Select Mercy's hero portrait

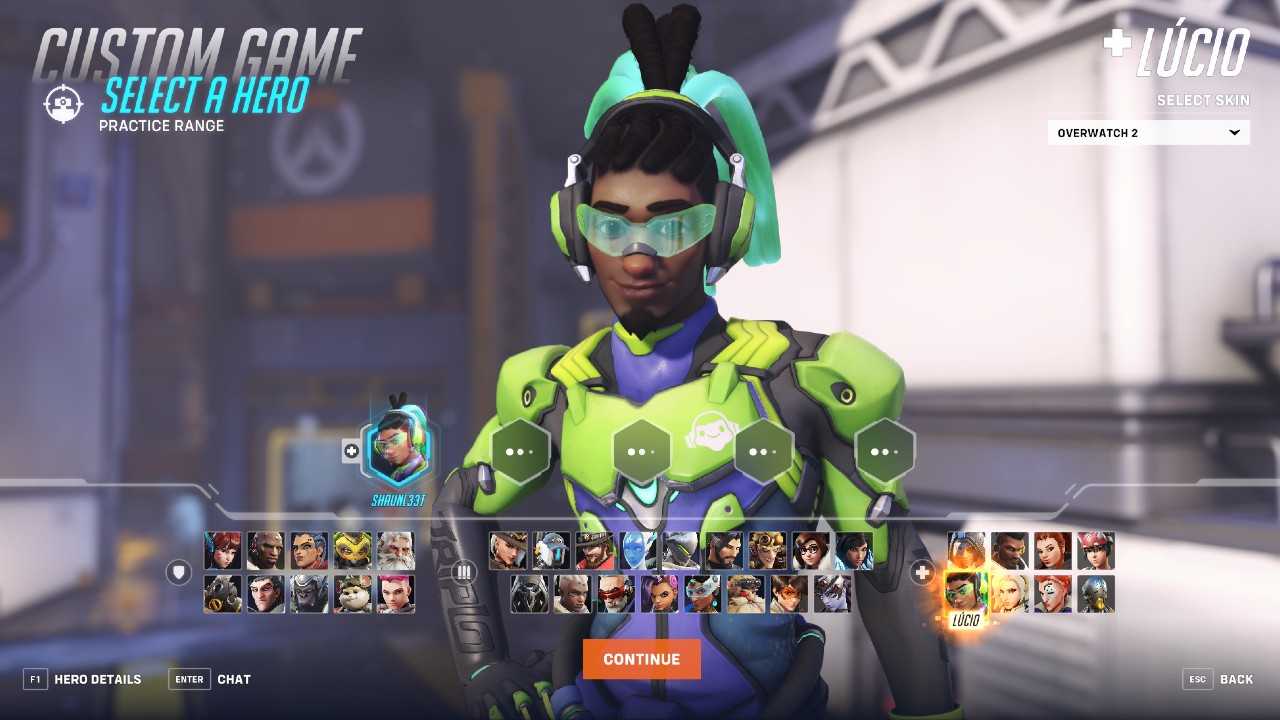click(1009, 594)
